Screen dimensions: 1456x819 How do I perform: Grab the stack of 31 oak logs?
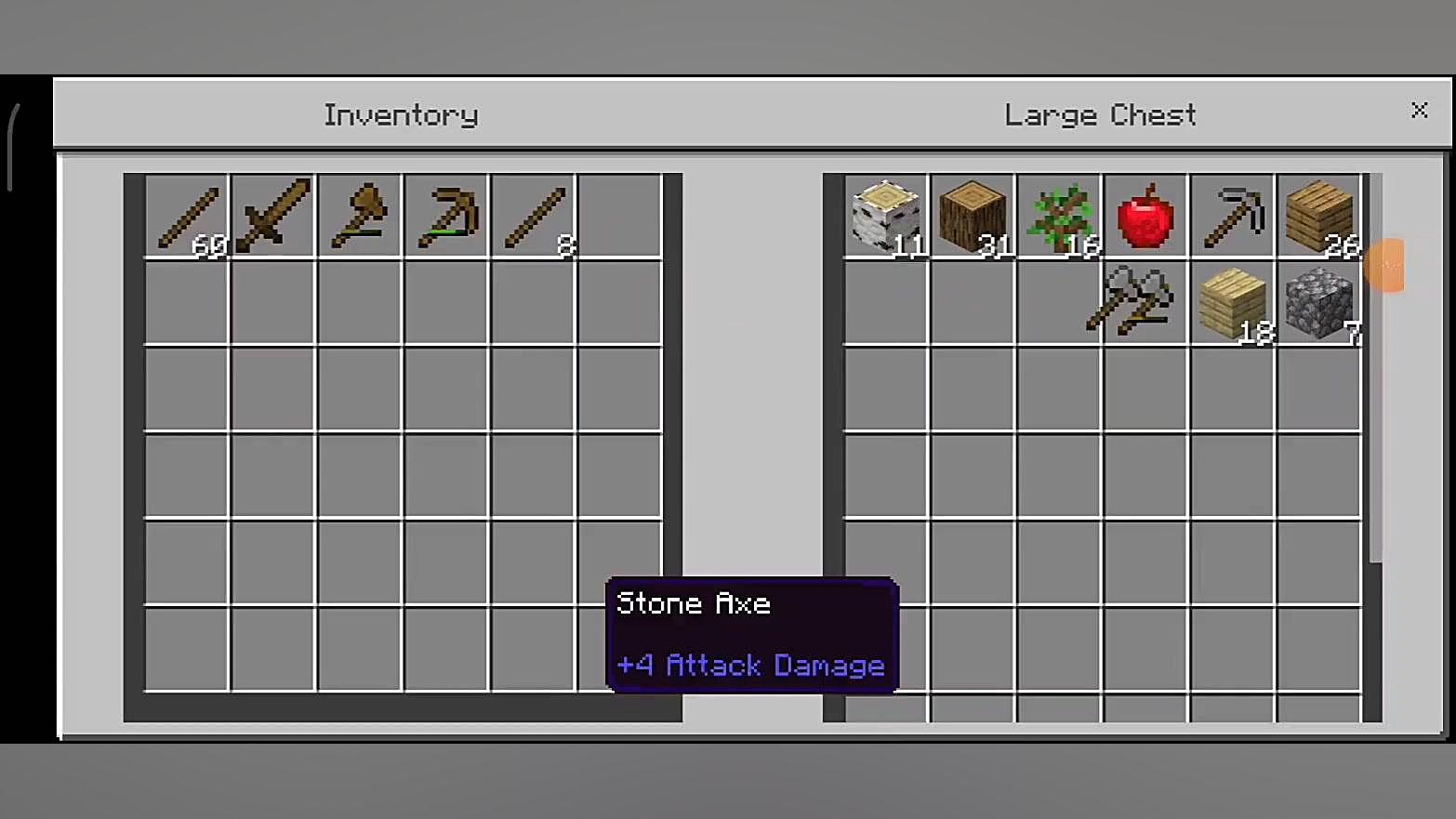pos(972,217)
